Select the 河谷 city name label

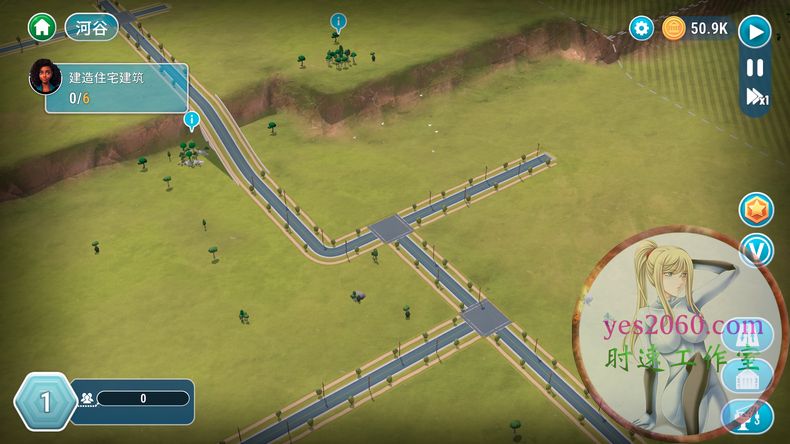[x=91, y=27]
